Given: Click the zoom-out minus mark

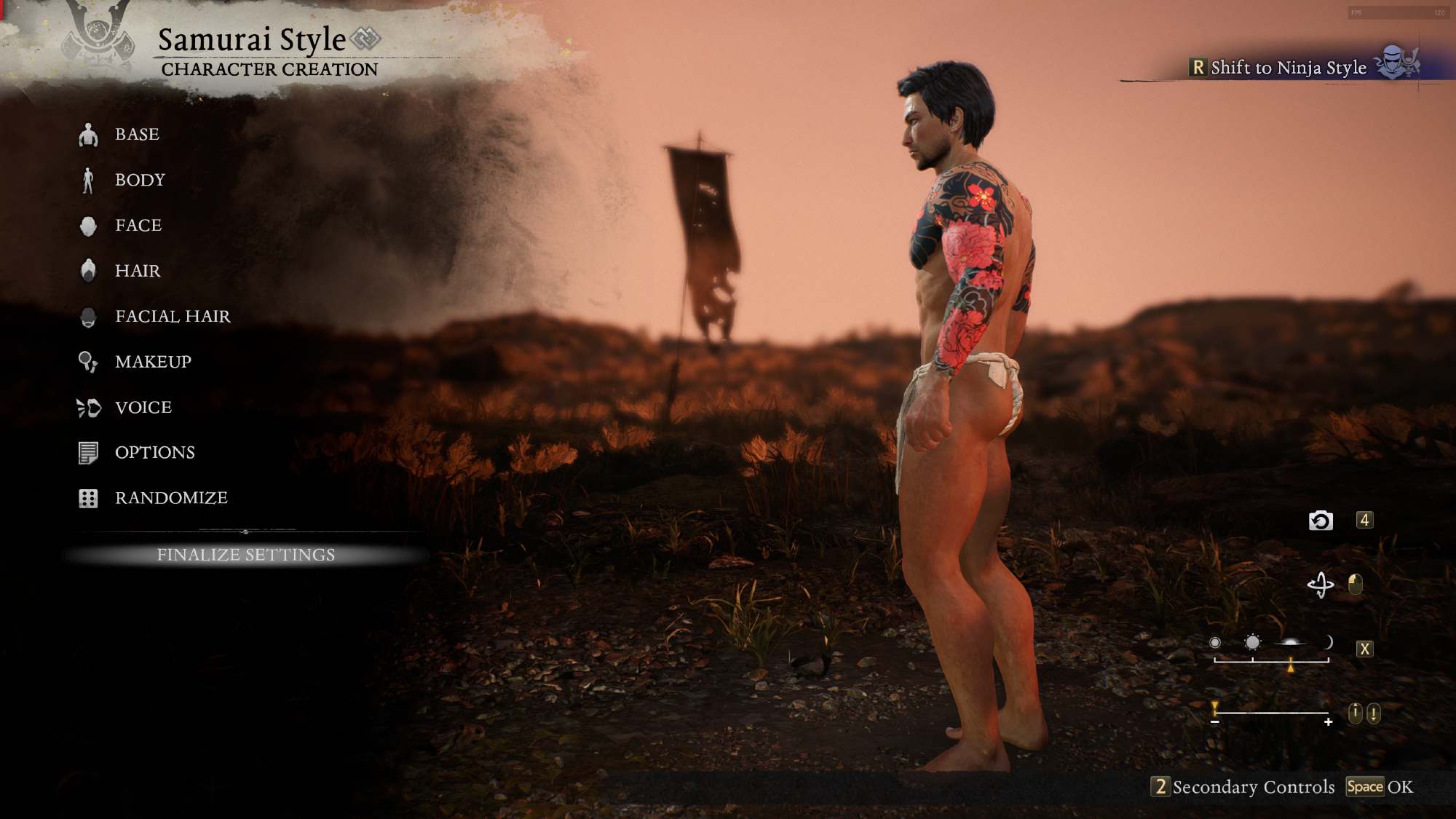Looking at the screenshot, I should coord(1215,722).
